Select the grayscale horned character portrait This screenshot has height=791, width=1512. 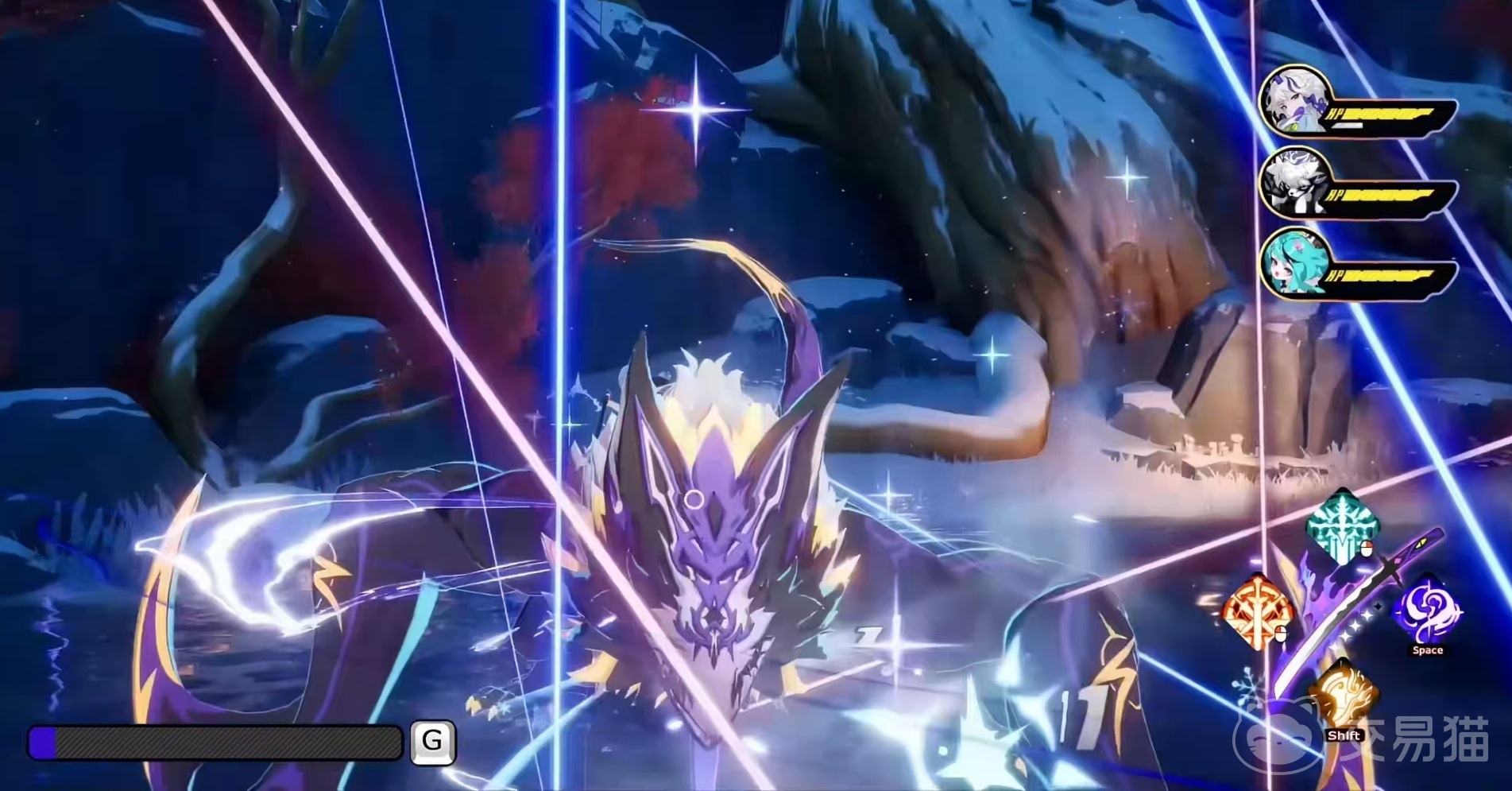click(1293, 187)
